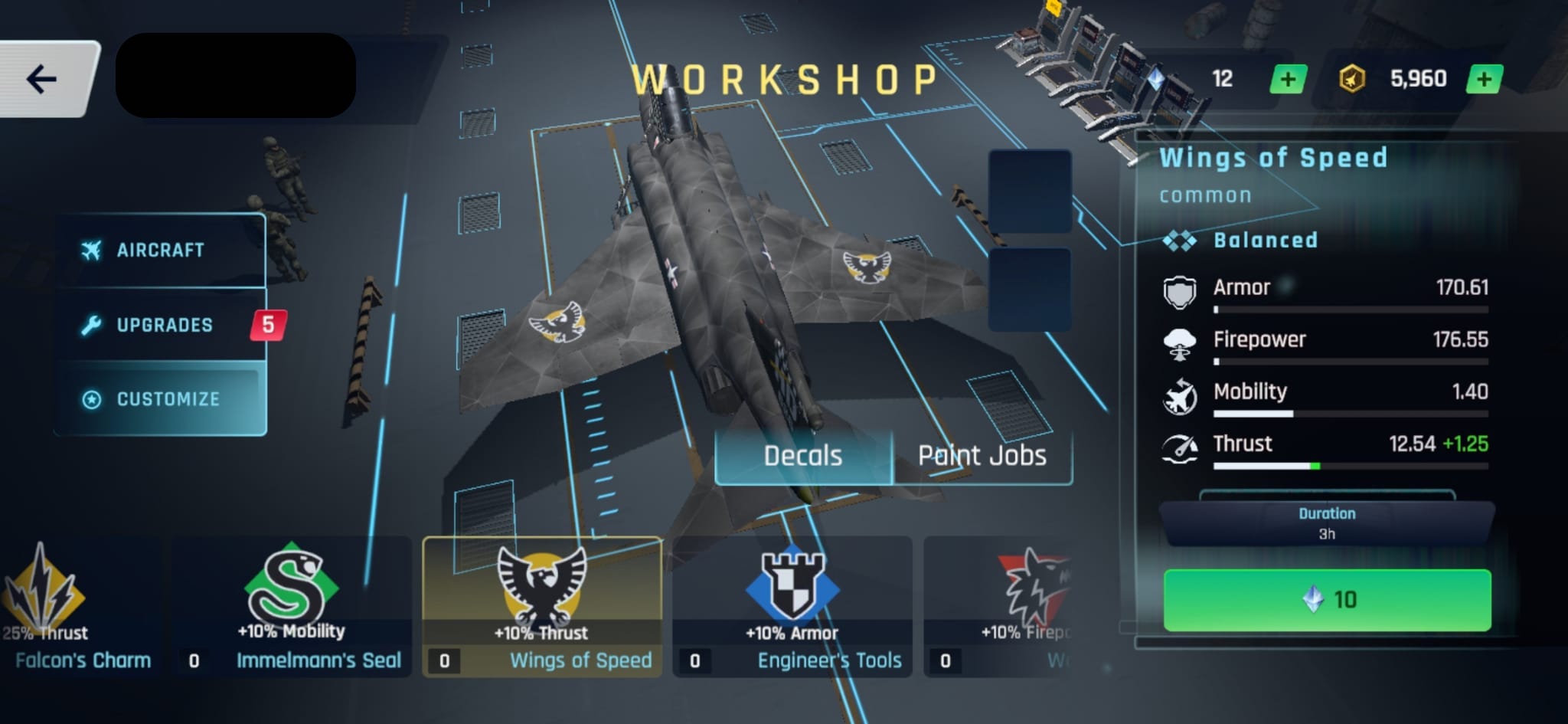Buy the decal for 10 diamonds

pos(1327,600)
